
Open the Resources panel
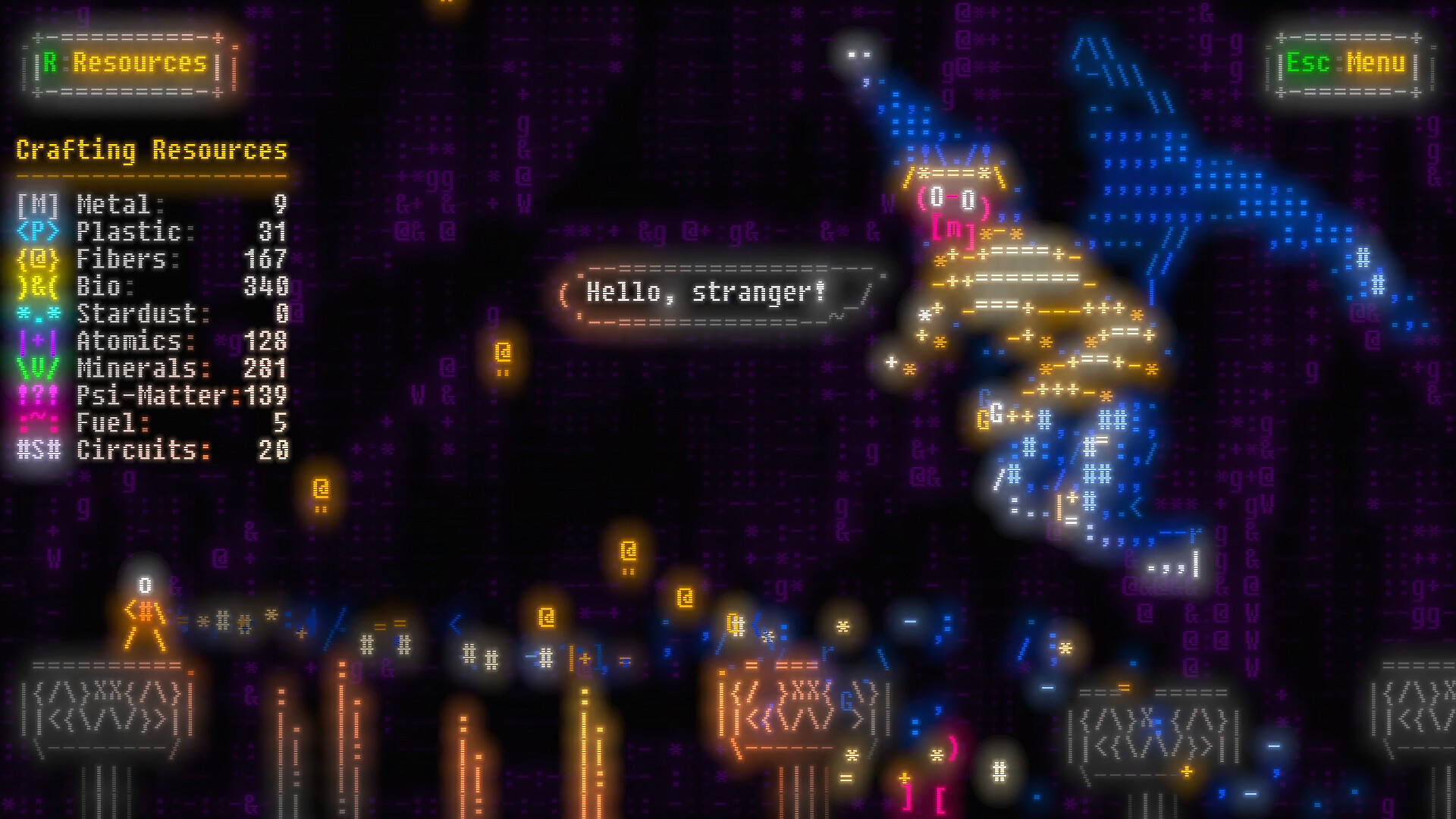pyautogui.click(x=124, y=64)
